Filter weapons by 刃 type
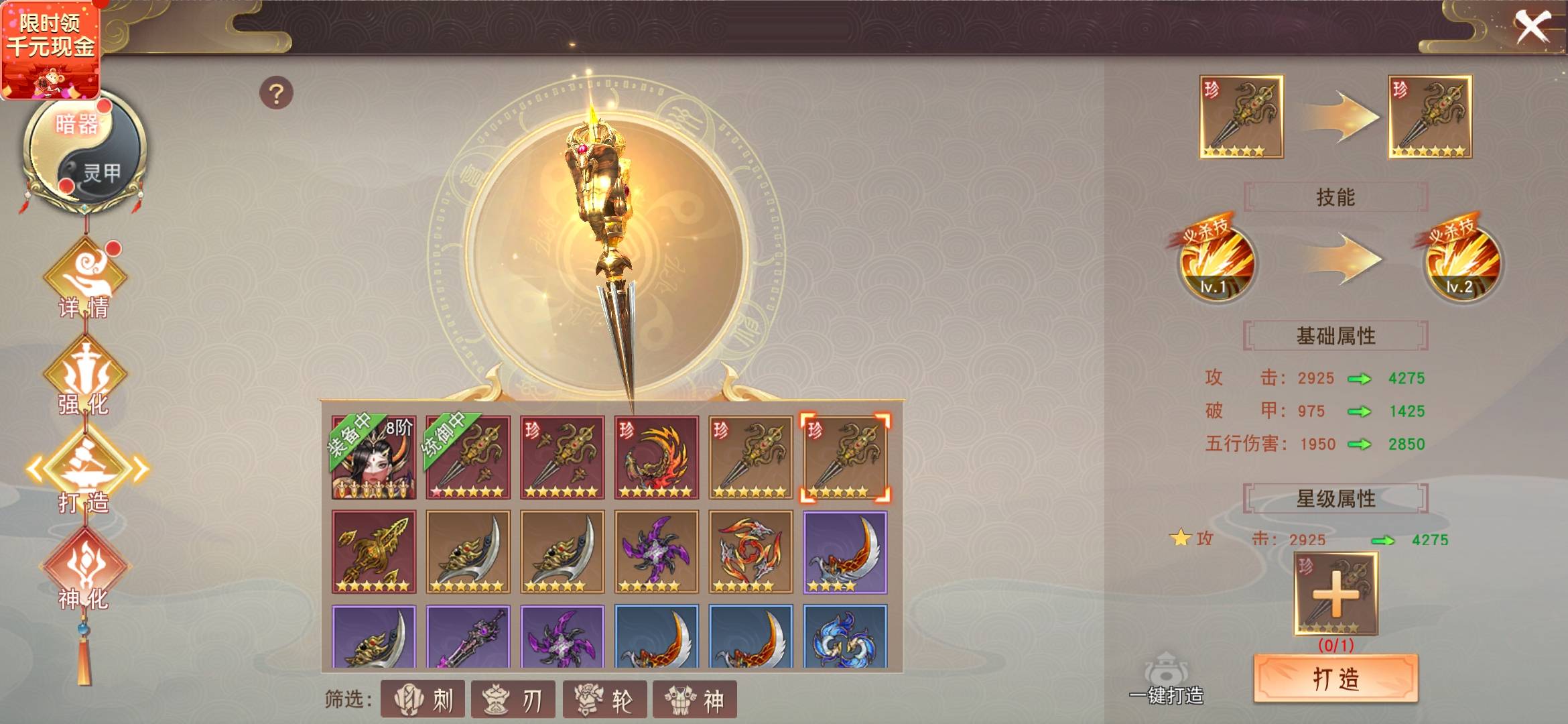The width and height of the screenshot is (1568, 724). [513, 699]
